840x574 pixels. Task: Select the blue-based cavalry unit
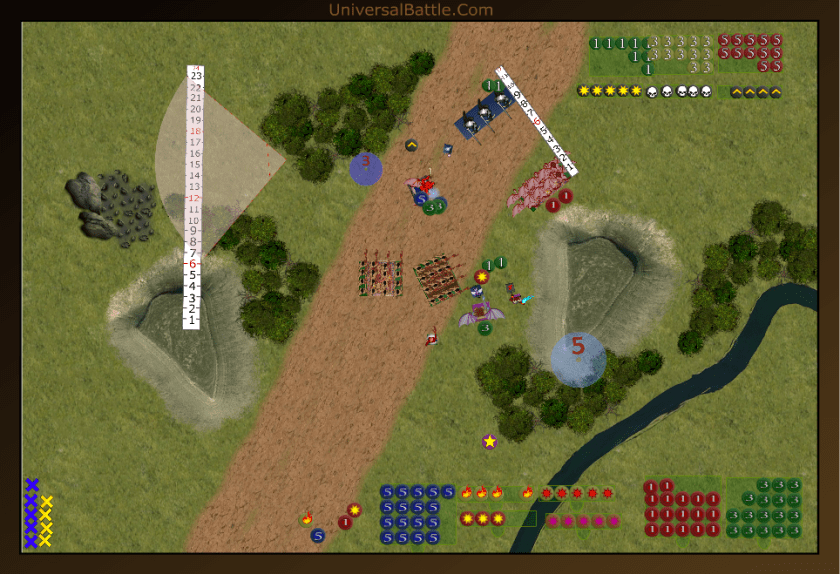481,119
